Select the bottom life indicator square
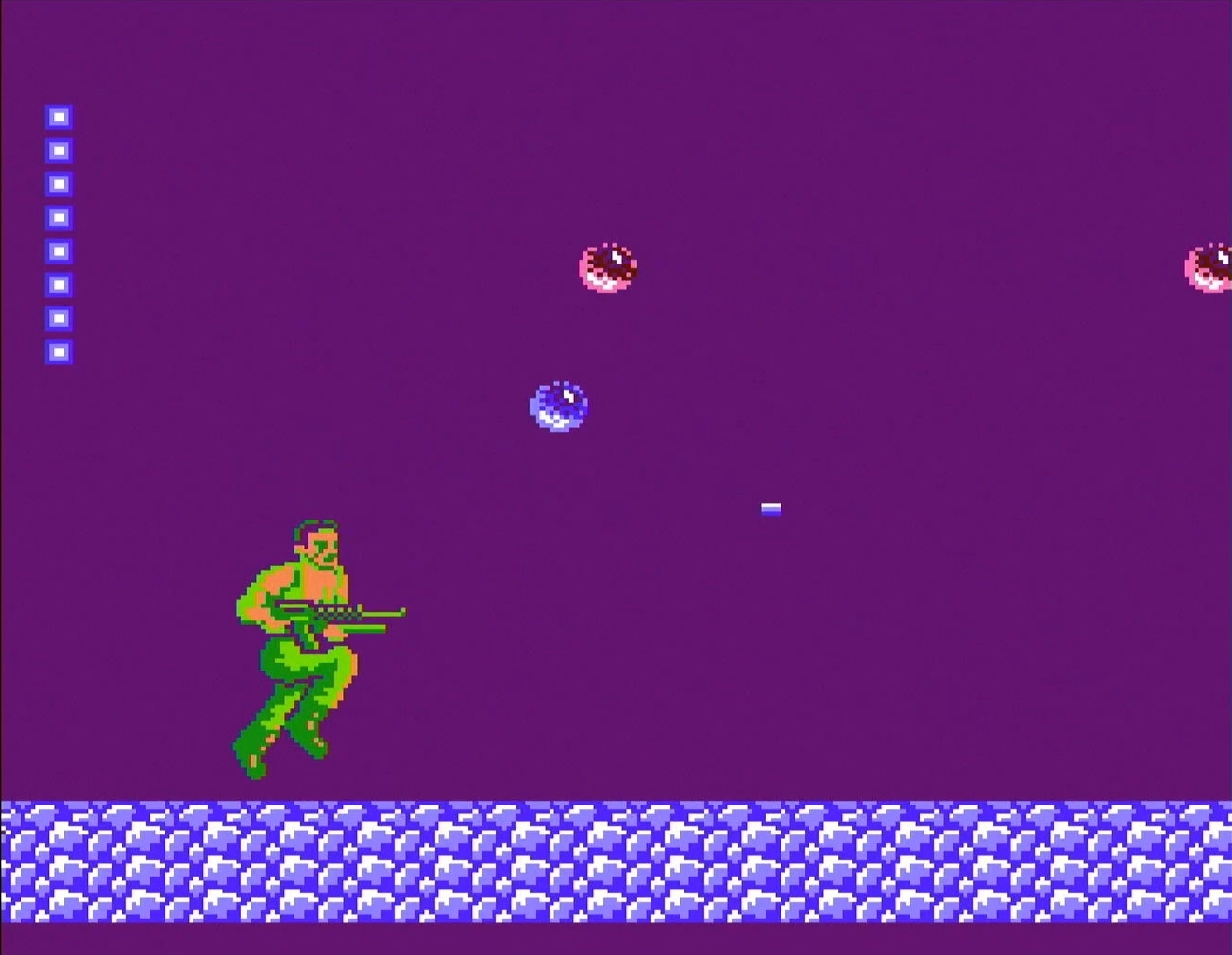The width and height of the screenshot is (1232, 955). [59, 351]
